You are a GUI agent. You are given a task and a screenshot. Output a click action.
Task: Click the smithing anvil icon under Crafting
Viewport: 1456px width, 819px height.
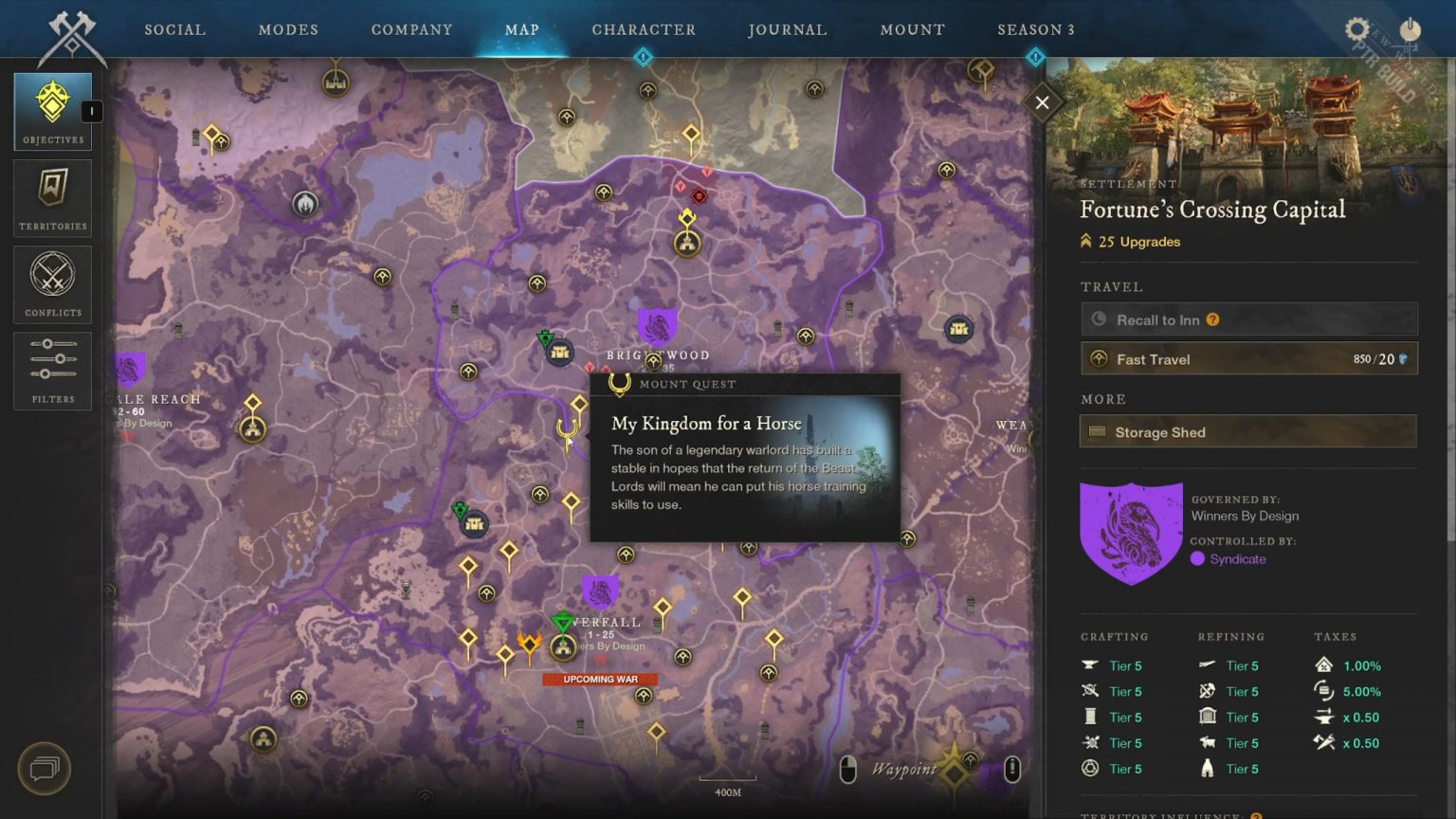point(1088,665)
